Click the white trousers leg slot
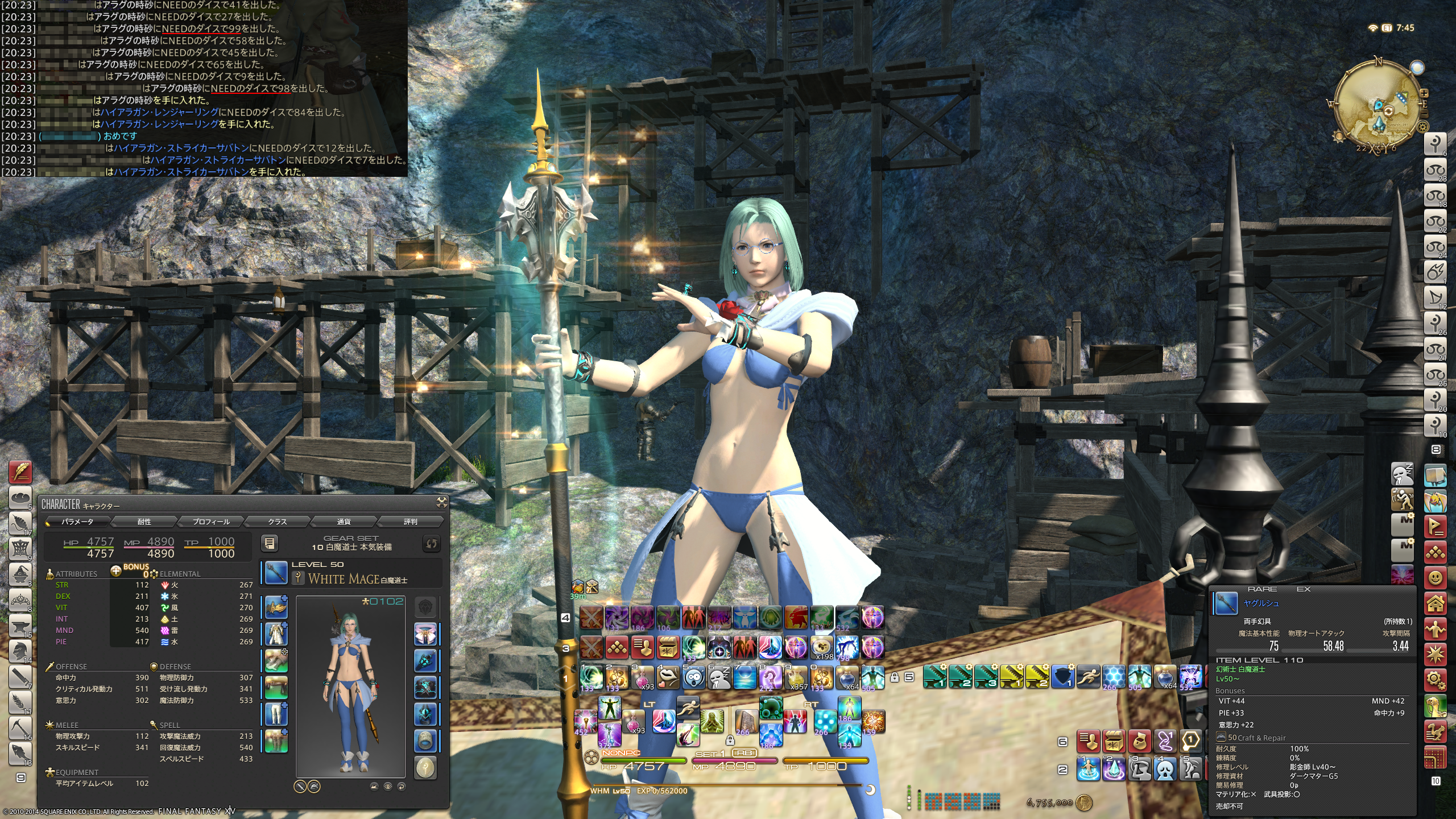Image resolution: width=1456 pixels, height=819 pixels. tap(276, 714)
